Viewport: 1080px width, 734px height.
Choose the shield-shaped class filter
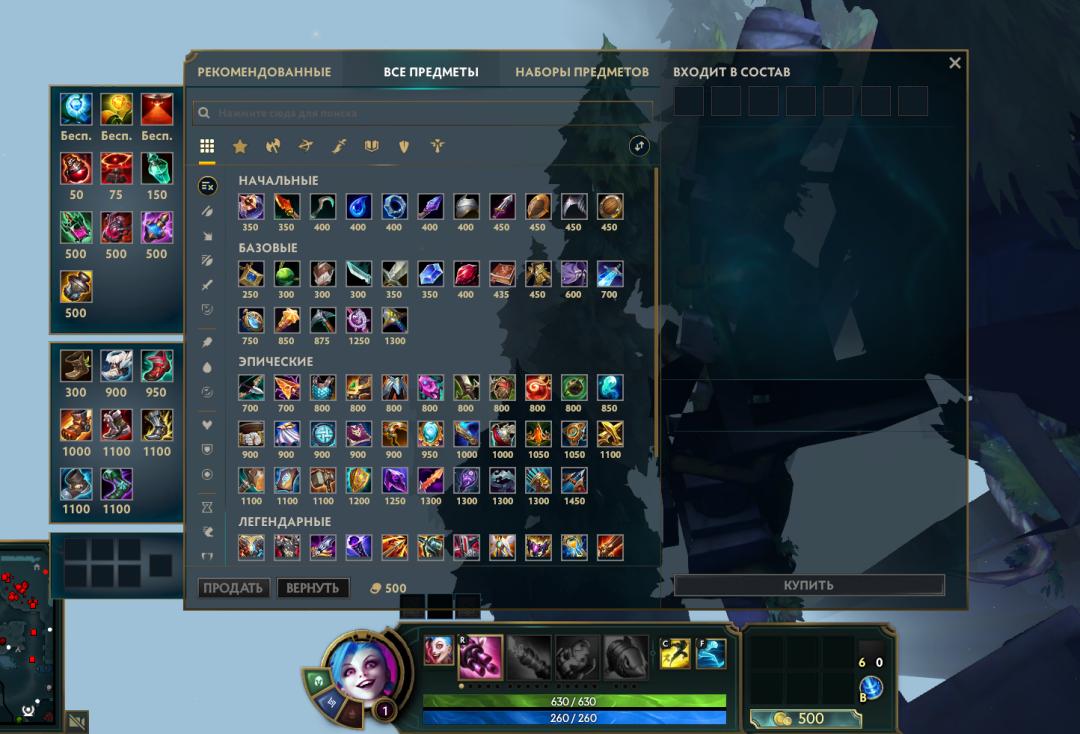tap(405, 146)
